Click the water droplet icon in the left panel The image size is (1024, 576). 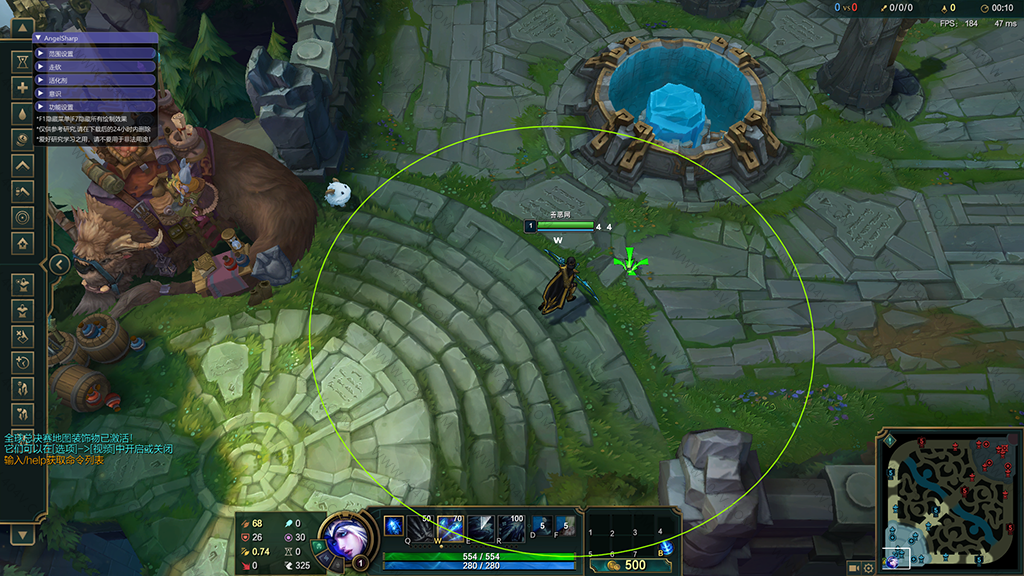click(x=23, y=113)
